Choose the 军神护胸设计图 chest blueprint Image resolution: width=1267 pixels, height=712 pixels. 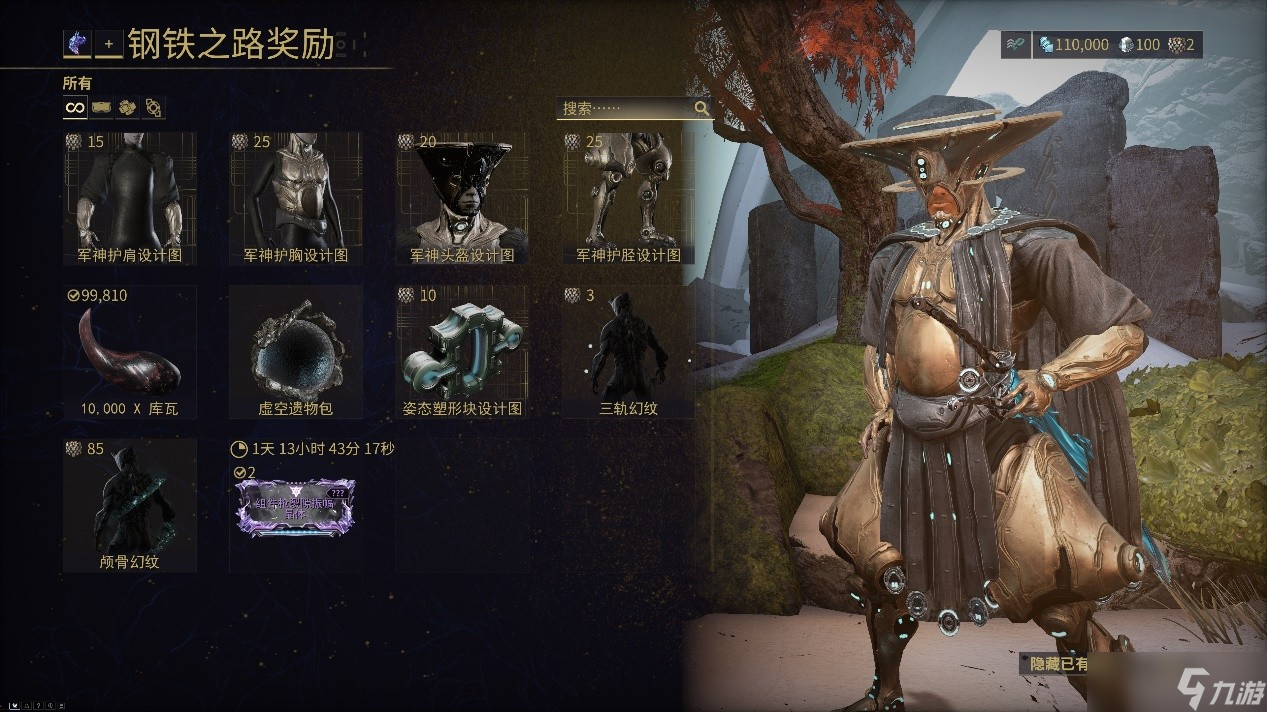tap(295, 198)
